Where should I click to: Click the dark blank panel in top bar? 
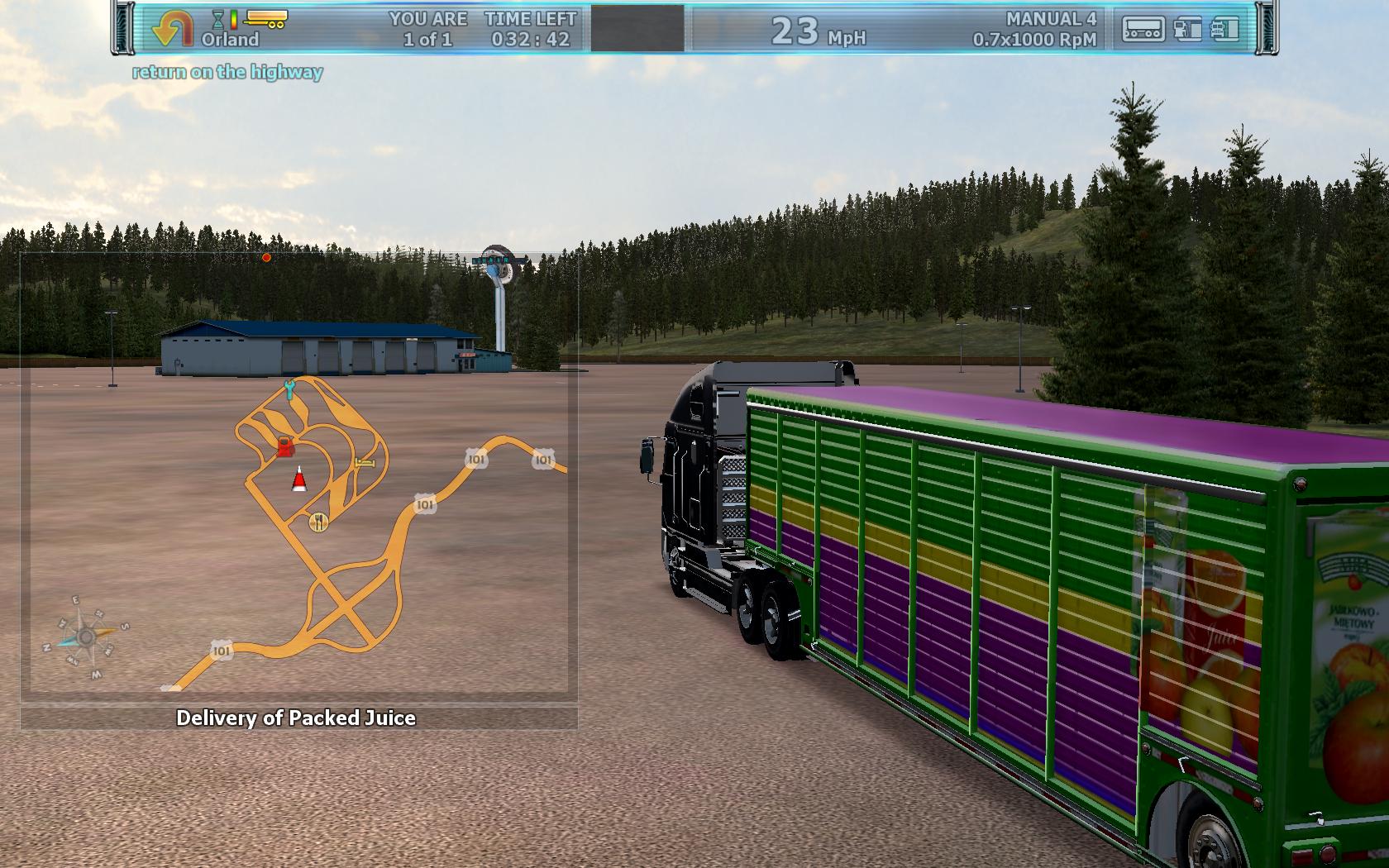[x=637, y=28]
